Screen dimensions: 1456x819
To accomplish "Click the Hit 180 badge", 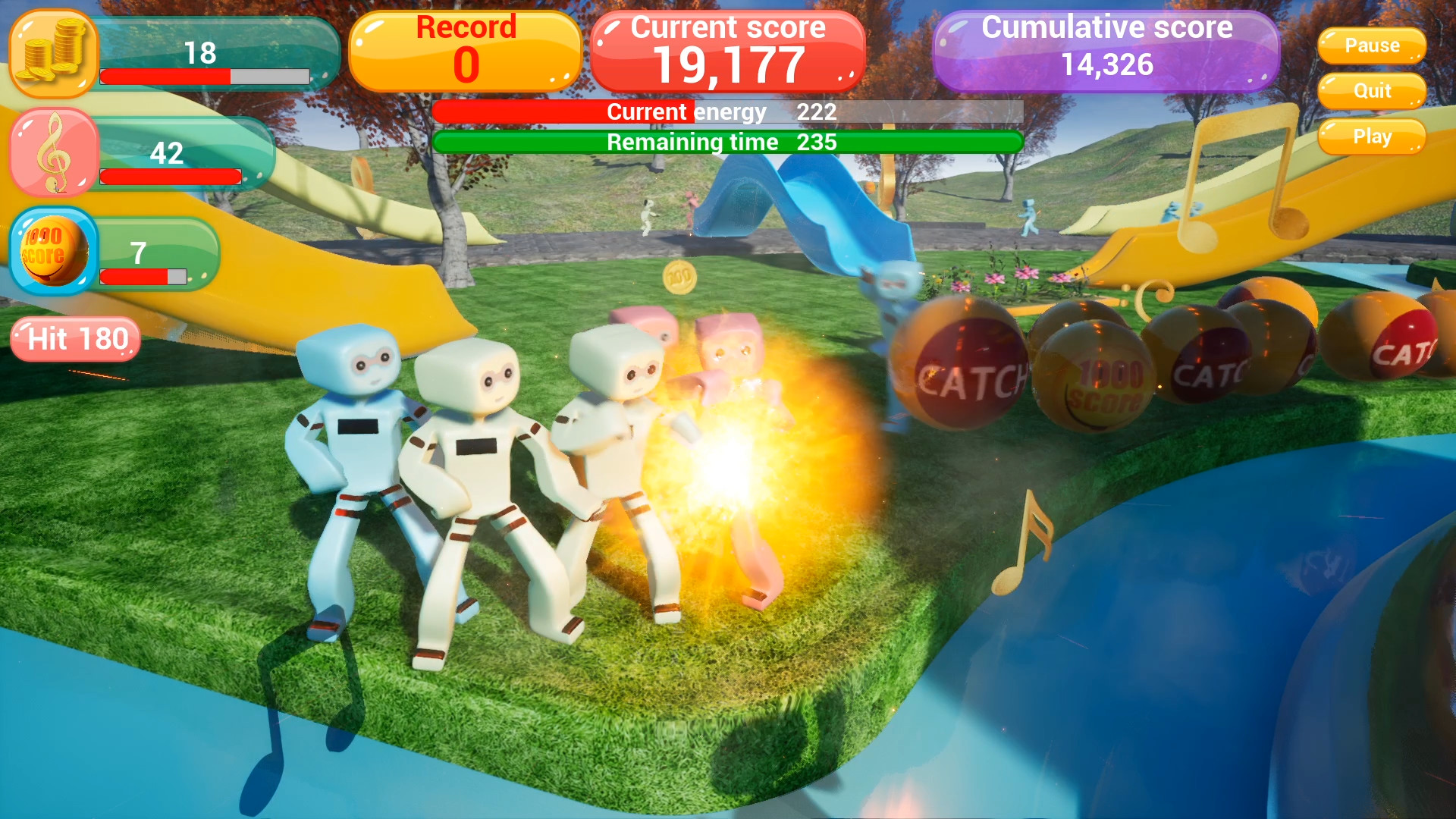I will tap(74, 339).
